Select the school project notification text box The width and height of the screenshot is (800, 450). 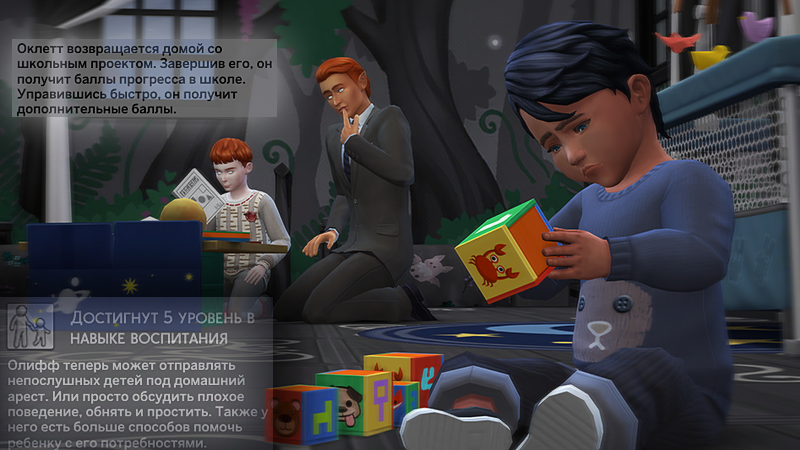[143, 79]
